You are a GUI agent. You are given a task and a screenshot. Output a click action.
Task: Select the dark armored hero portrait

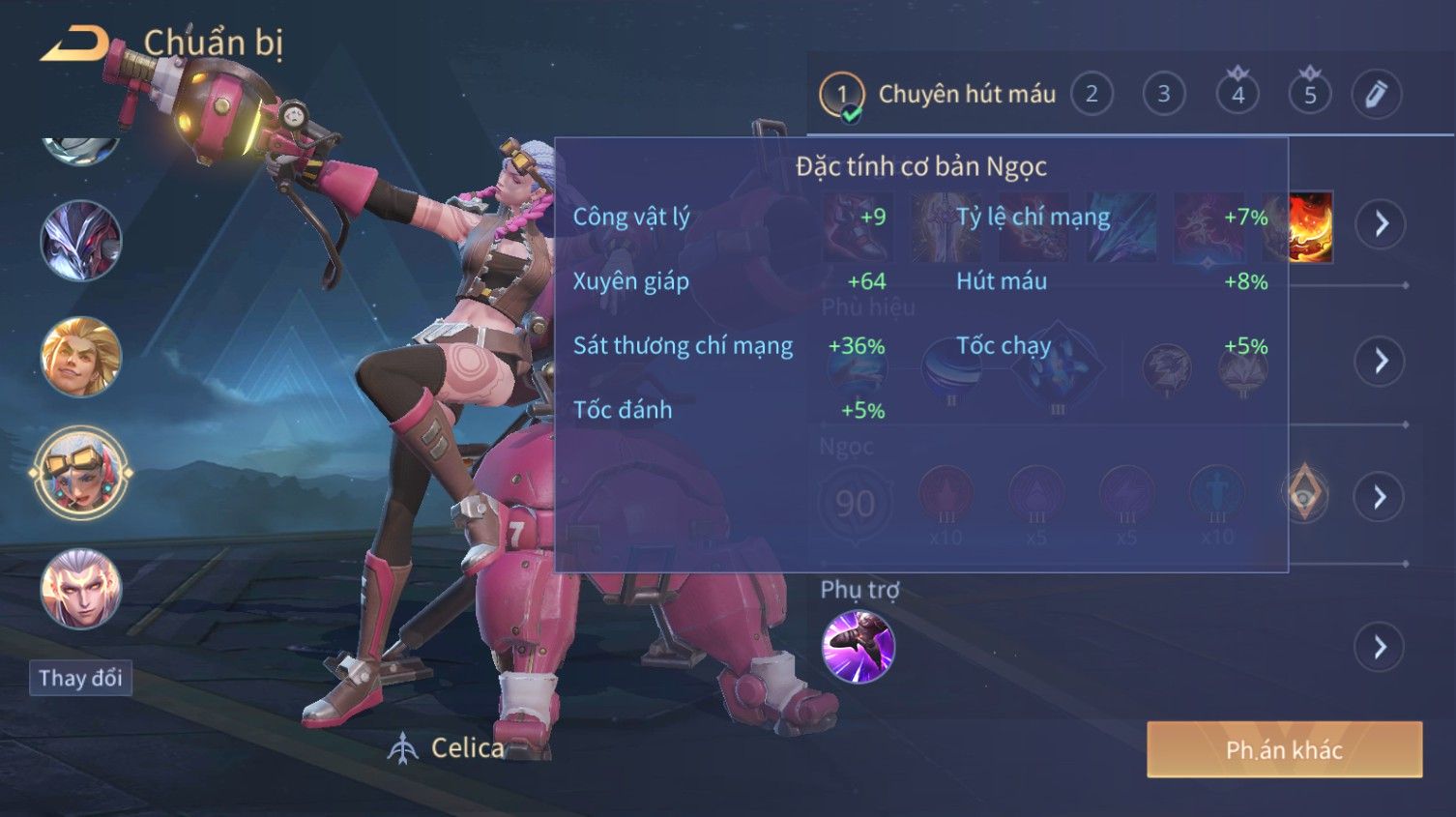point(81,241)
